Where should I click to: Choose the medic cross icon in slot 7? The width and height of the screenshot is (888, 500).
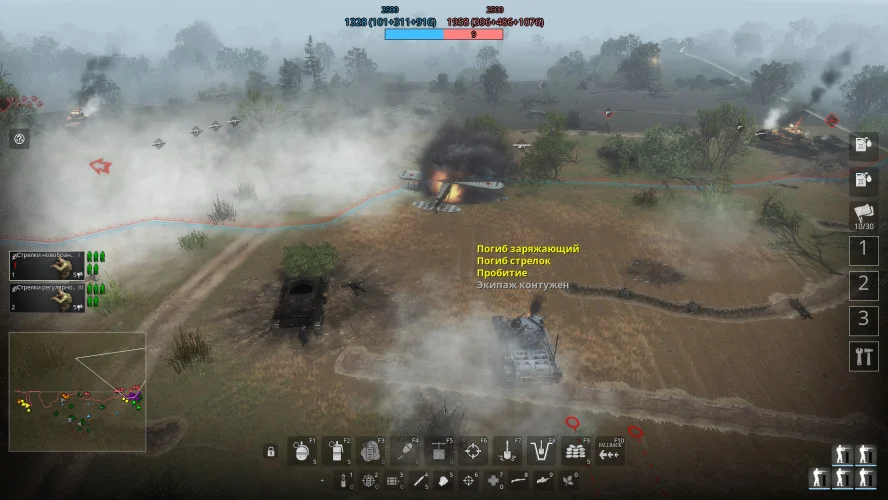pyautogui.click(x=494, y=481)
